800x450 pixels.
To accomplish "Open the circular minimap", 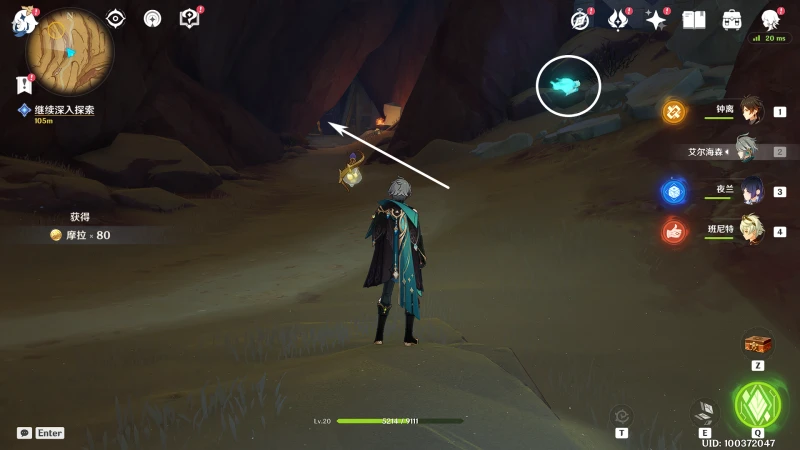I will pos(69,52).
